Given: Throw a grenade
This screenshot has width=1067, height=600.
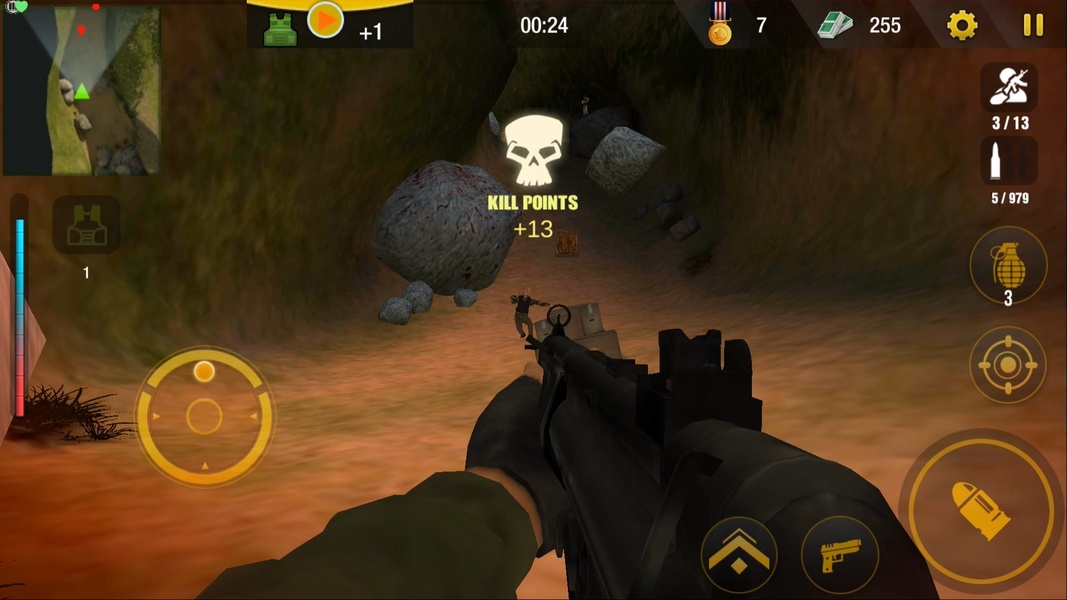Looking at the screenshot, I should tap(1007, 266).
